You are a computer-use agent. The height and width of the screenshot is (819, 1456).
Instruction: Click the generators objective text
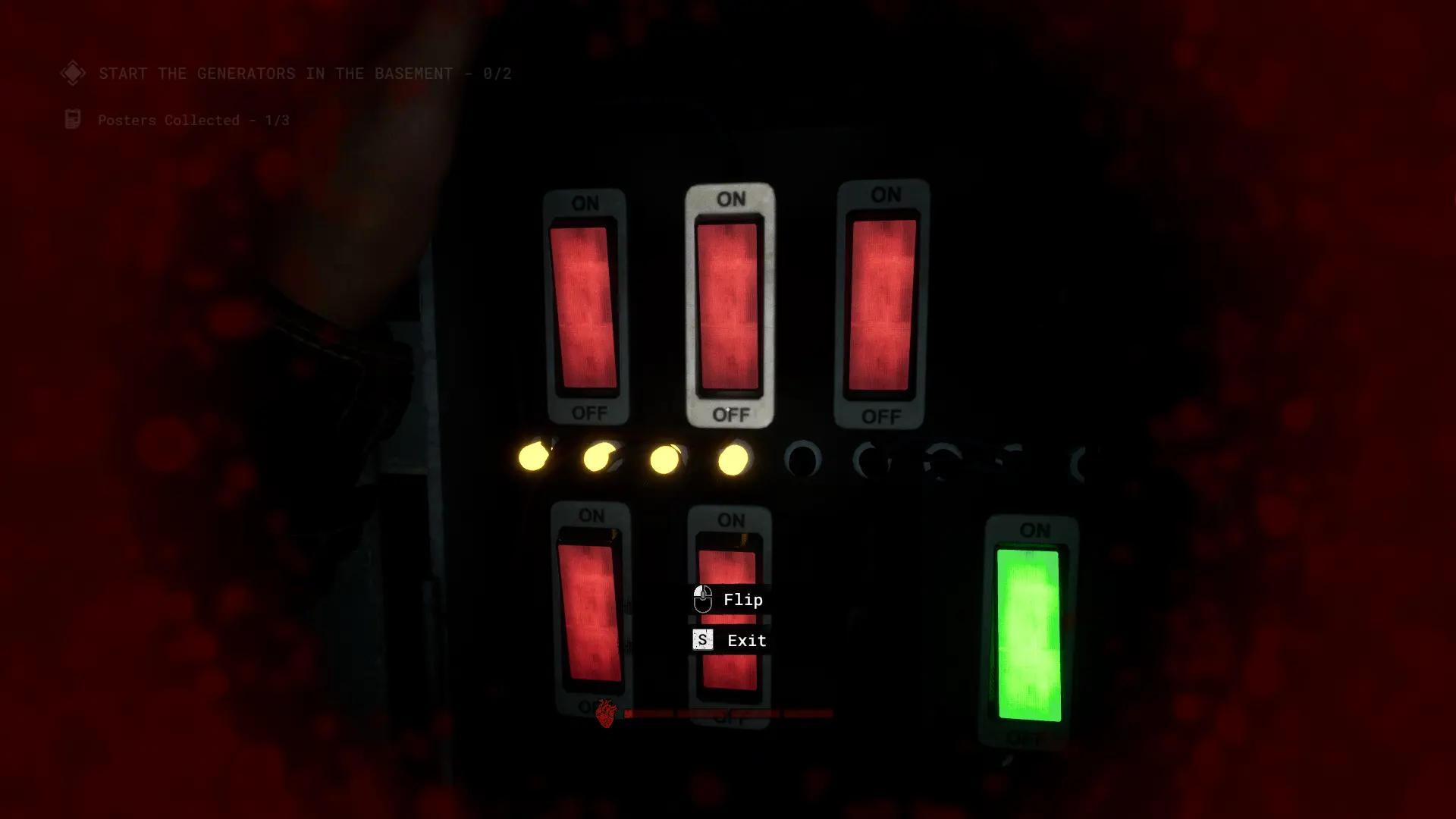[303, 73]
